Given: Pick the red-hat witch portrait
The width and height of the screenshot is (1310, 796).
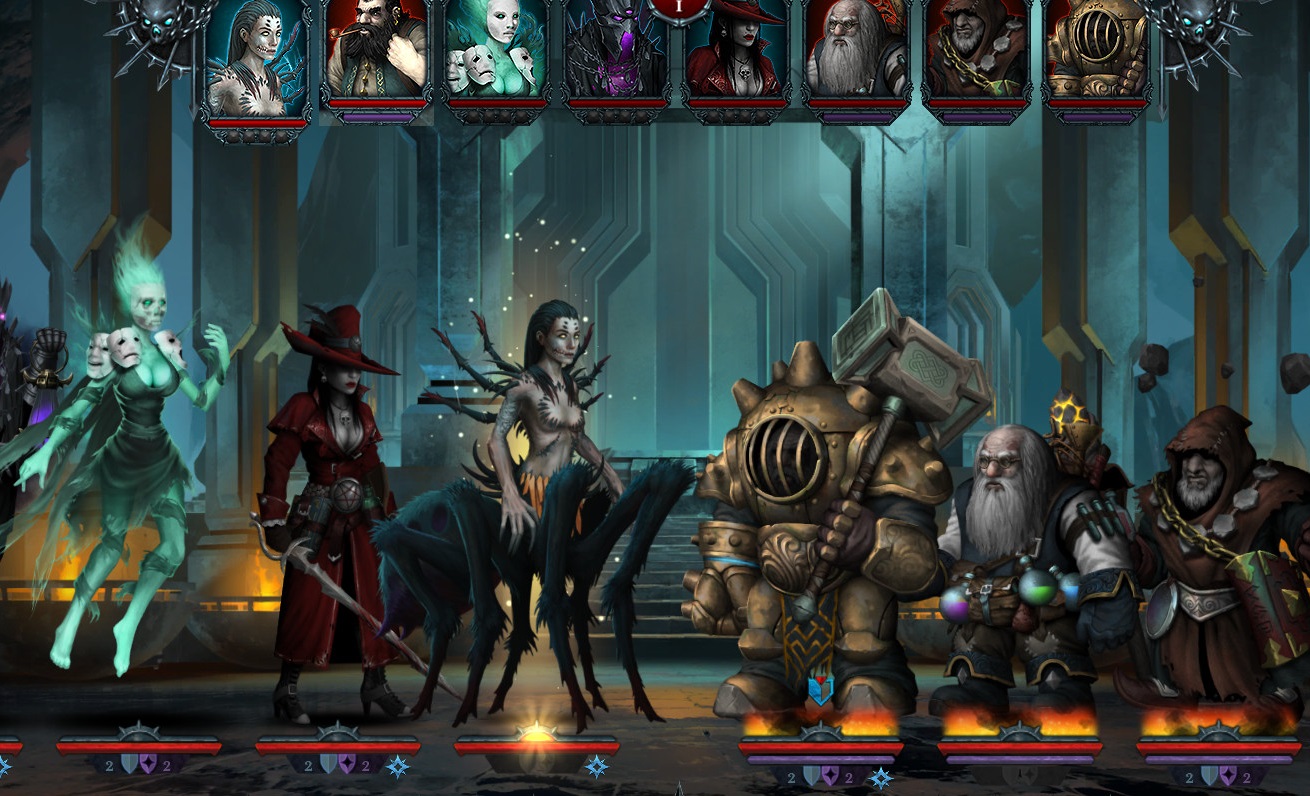Looking at the screenshot, I should coord(737,52).
